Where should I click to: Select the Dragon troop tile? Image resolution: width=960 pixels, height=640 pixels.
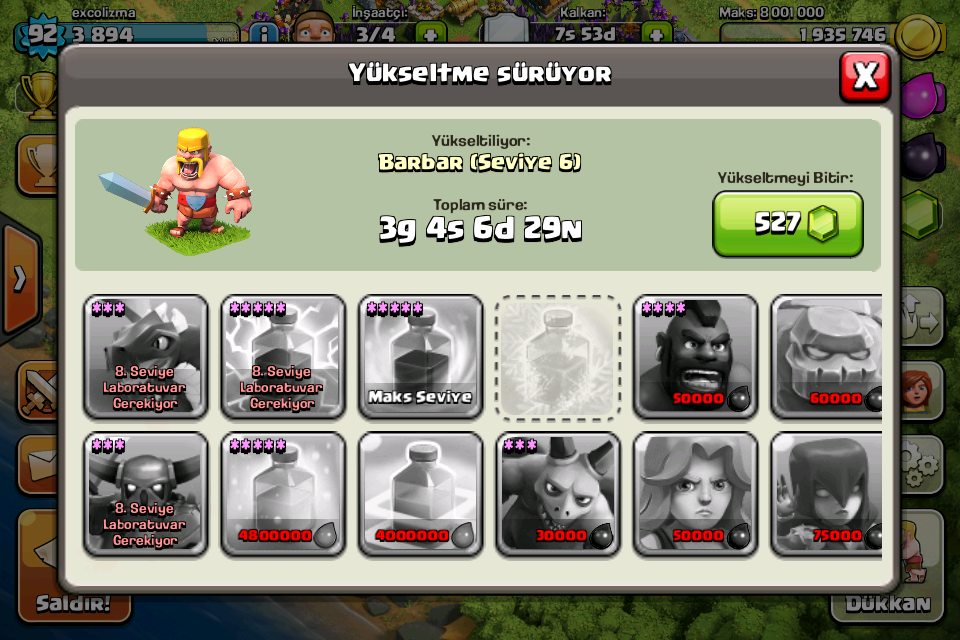pyautogui.click(x=146, y=356)
